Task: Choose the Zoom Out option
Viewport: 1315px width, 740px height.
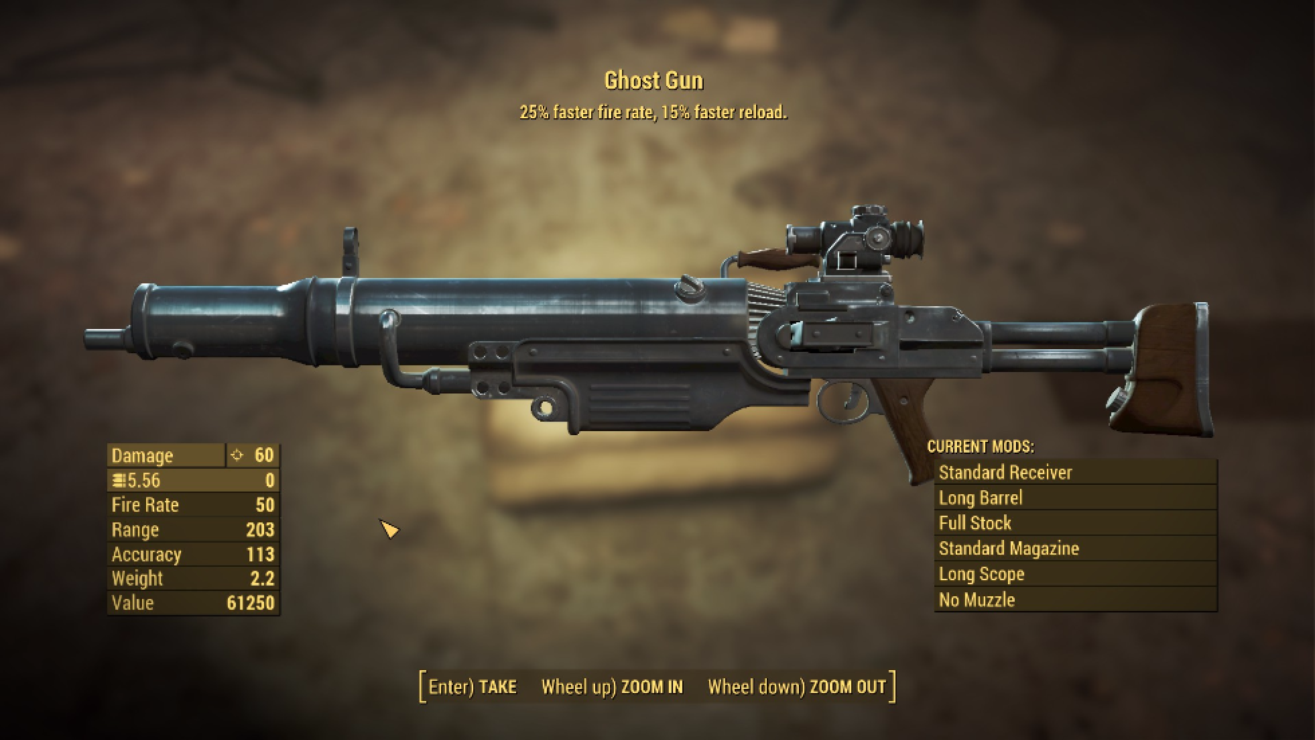Action: point(796,687)
